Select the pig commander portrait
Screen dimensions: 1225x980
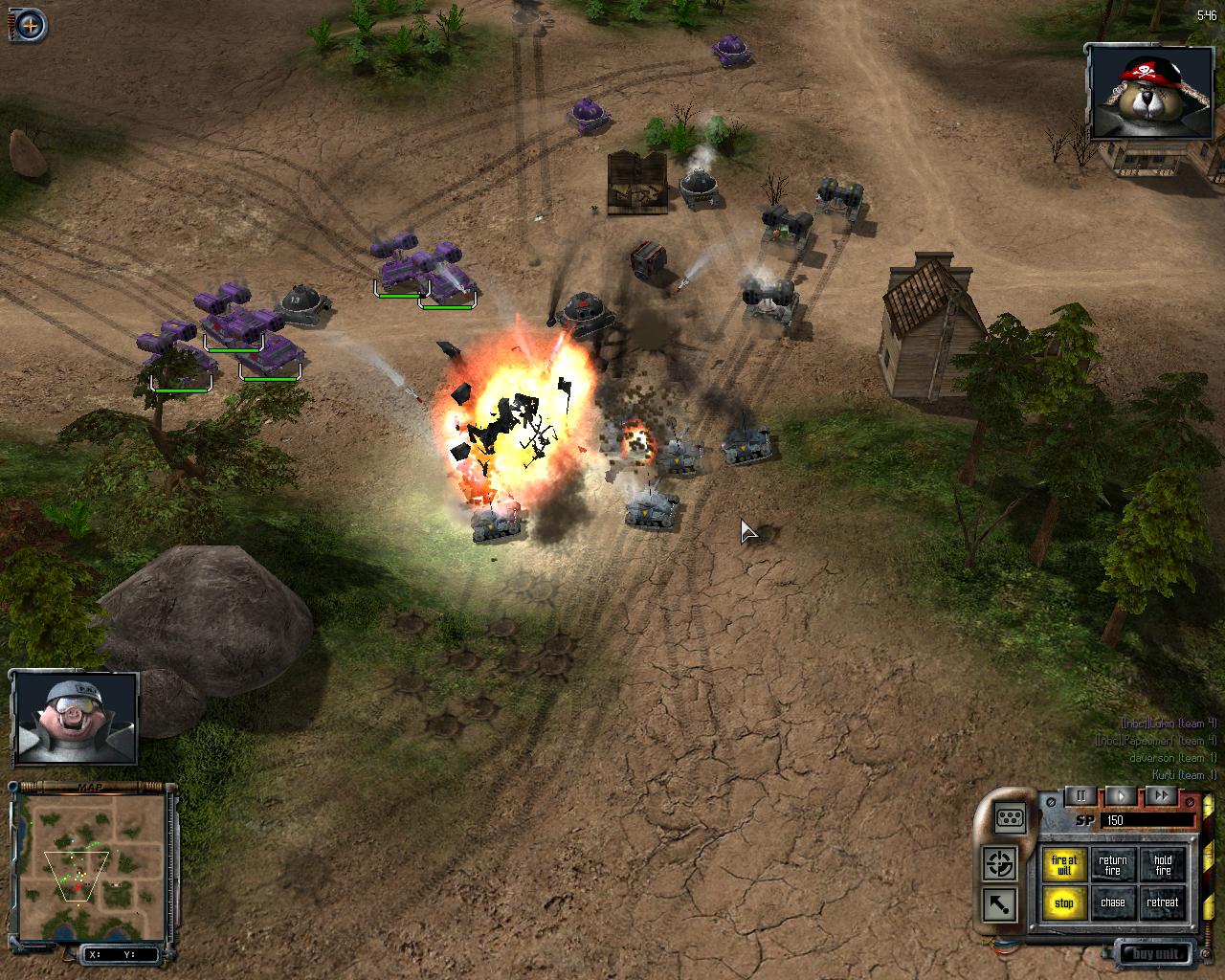[76, 718]
